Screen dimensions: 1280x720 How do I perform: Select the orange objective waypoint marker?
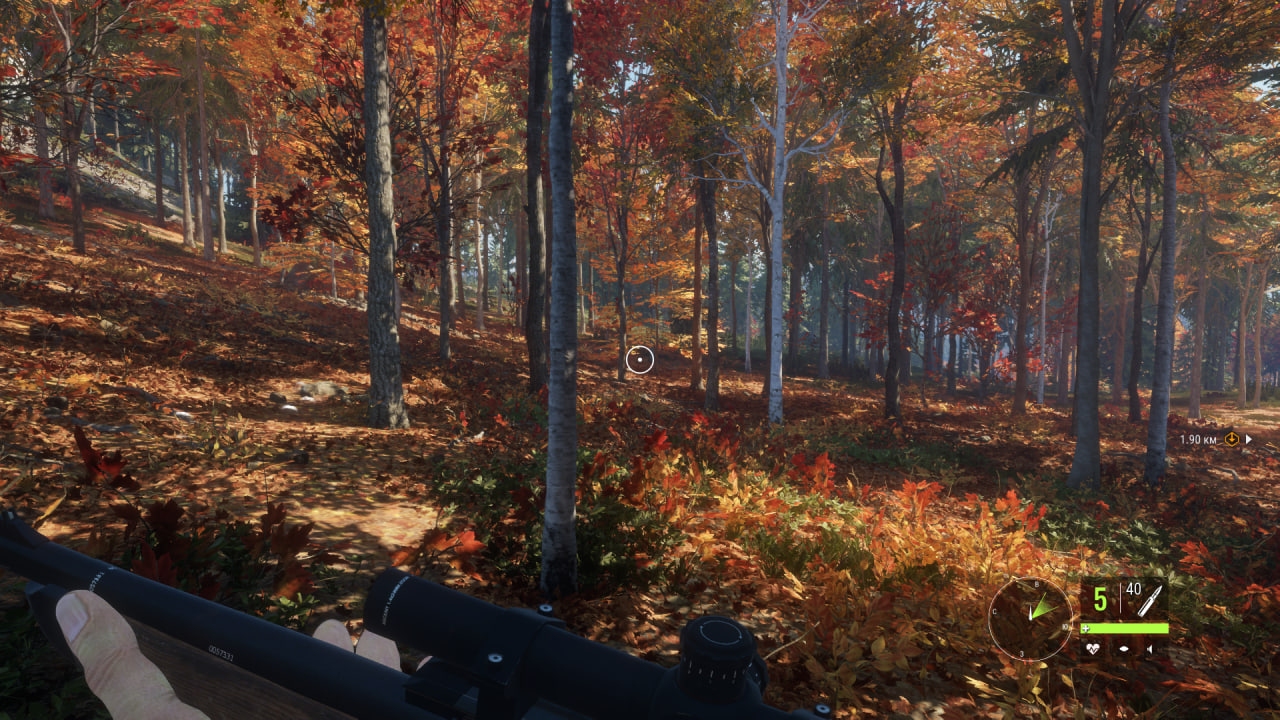1231,438
